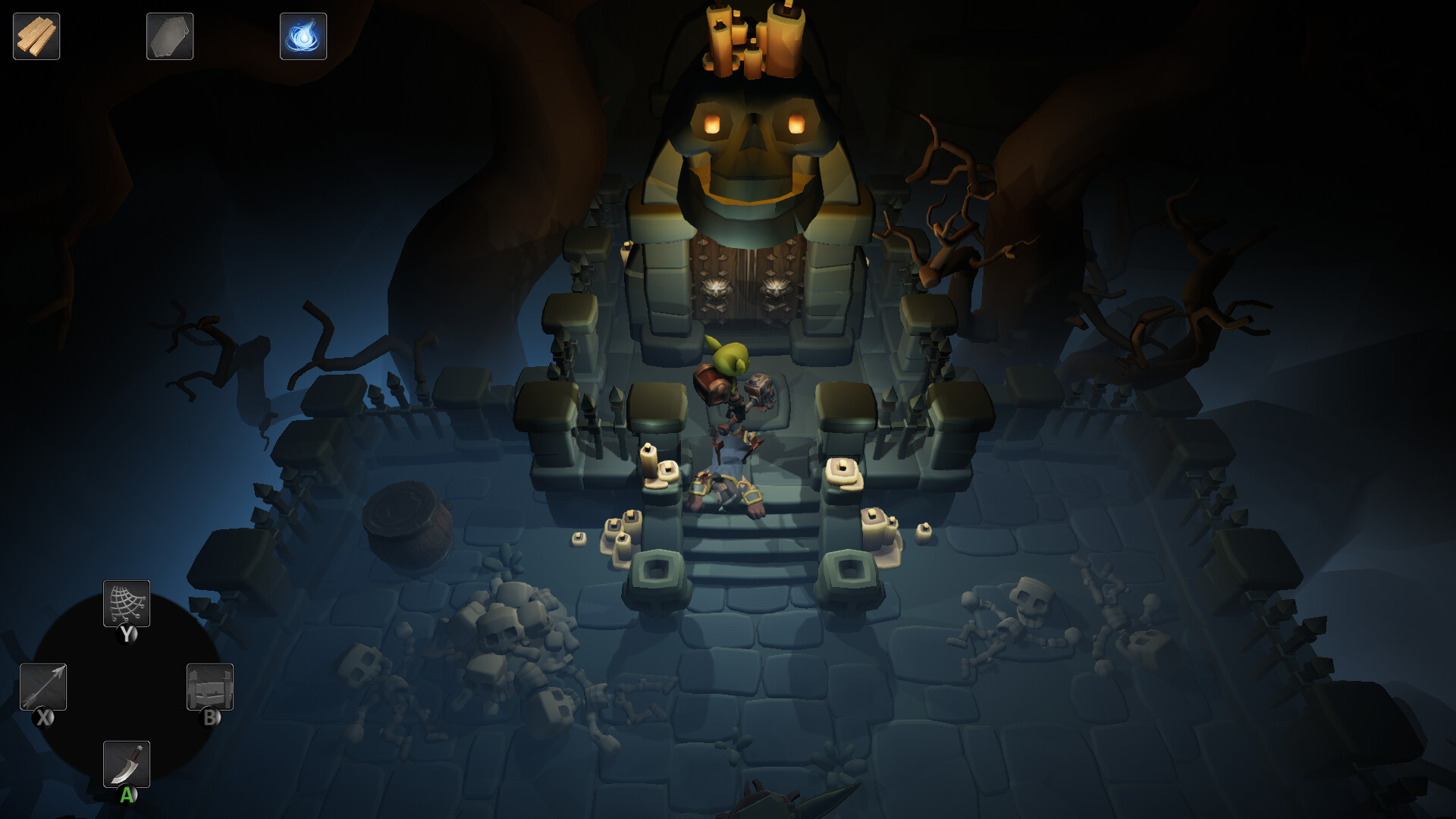Select the arrow weapon in the X slot
Image resolution: width=1456 pixels, height=819 pixels.
pyautogui.click(x=44, y=688)
